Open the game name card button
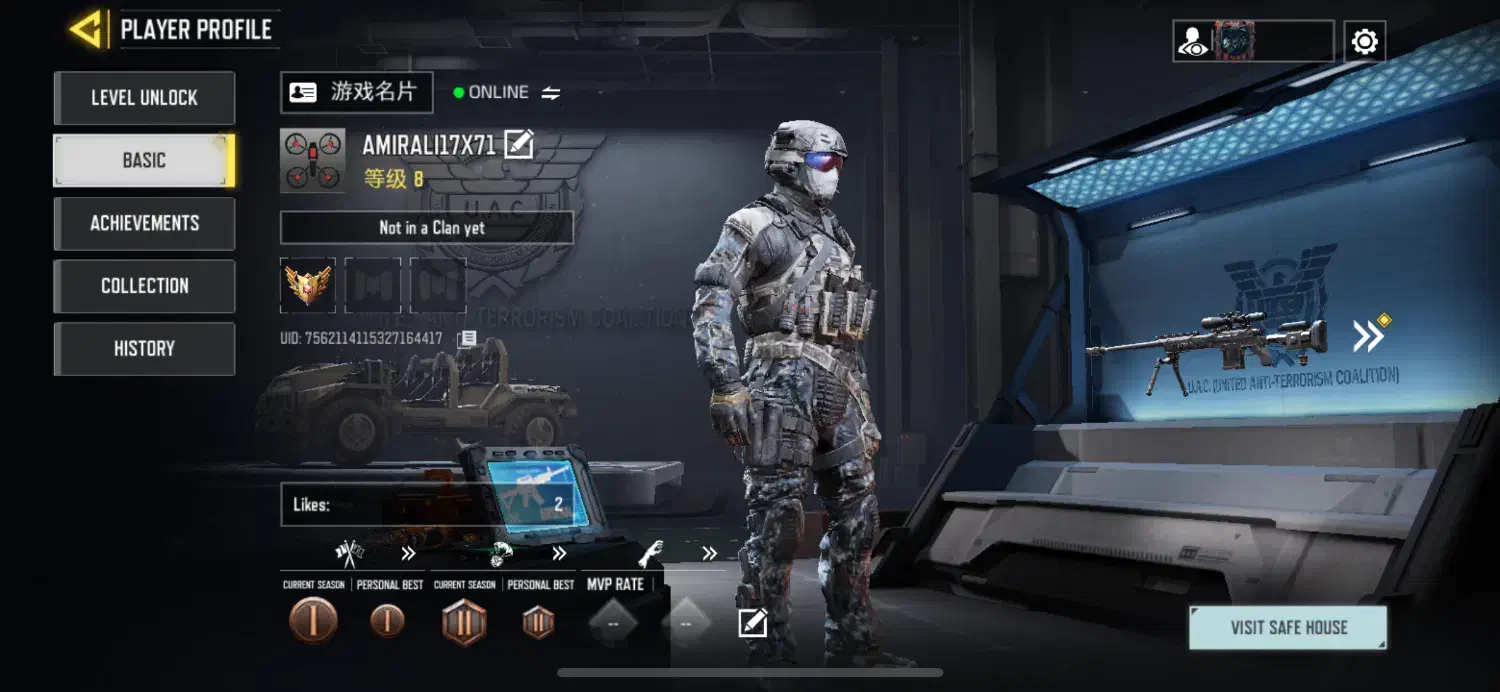Viewport: 1500px width, 692px height. (356, 93)
